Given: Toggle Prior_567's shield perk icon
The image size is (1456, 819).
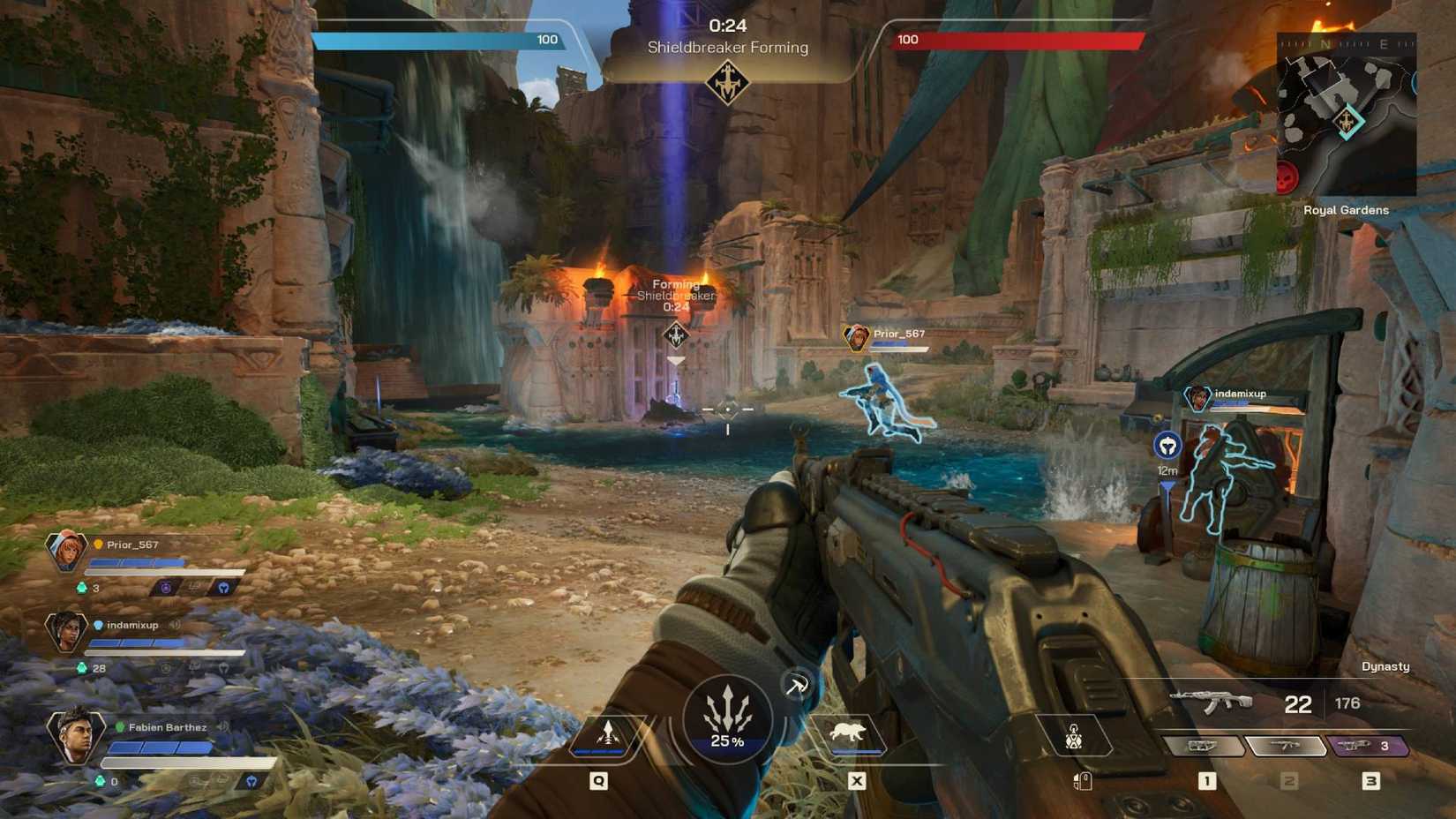Looking at the screenshot, I should point(225,587).
